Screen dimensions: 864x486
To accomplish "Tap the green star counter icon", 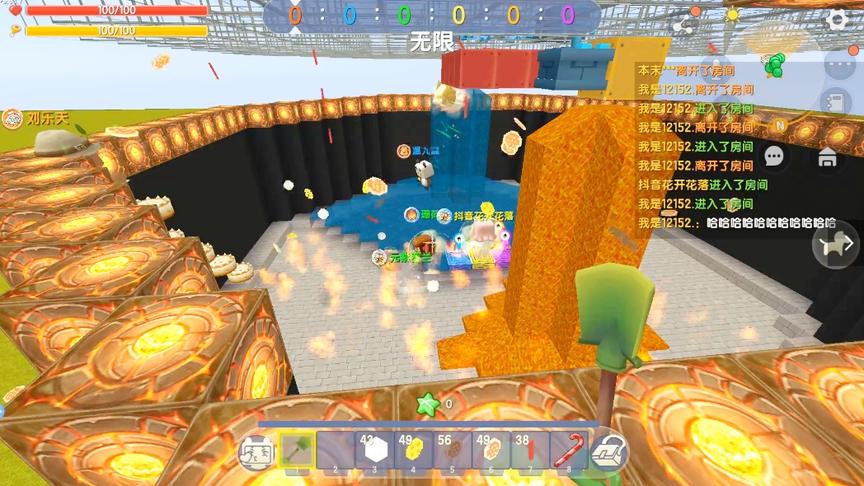I will point(428,404).
